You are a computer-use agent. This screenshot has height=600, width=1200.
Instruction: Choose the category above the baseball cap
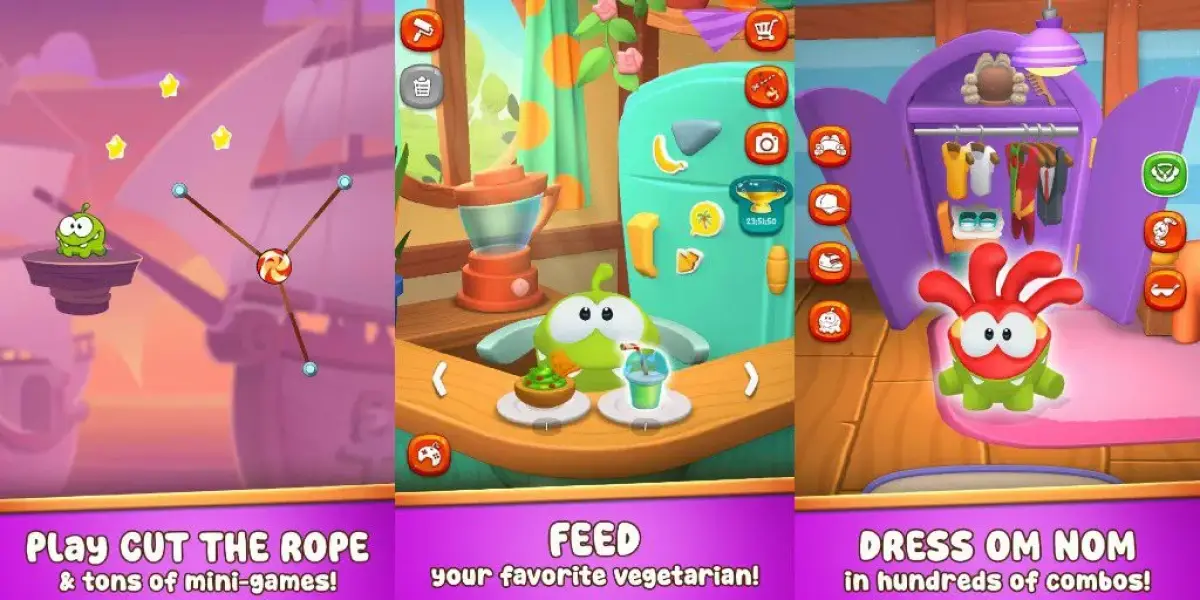coord(829,146)
